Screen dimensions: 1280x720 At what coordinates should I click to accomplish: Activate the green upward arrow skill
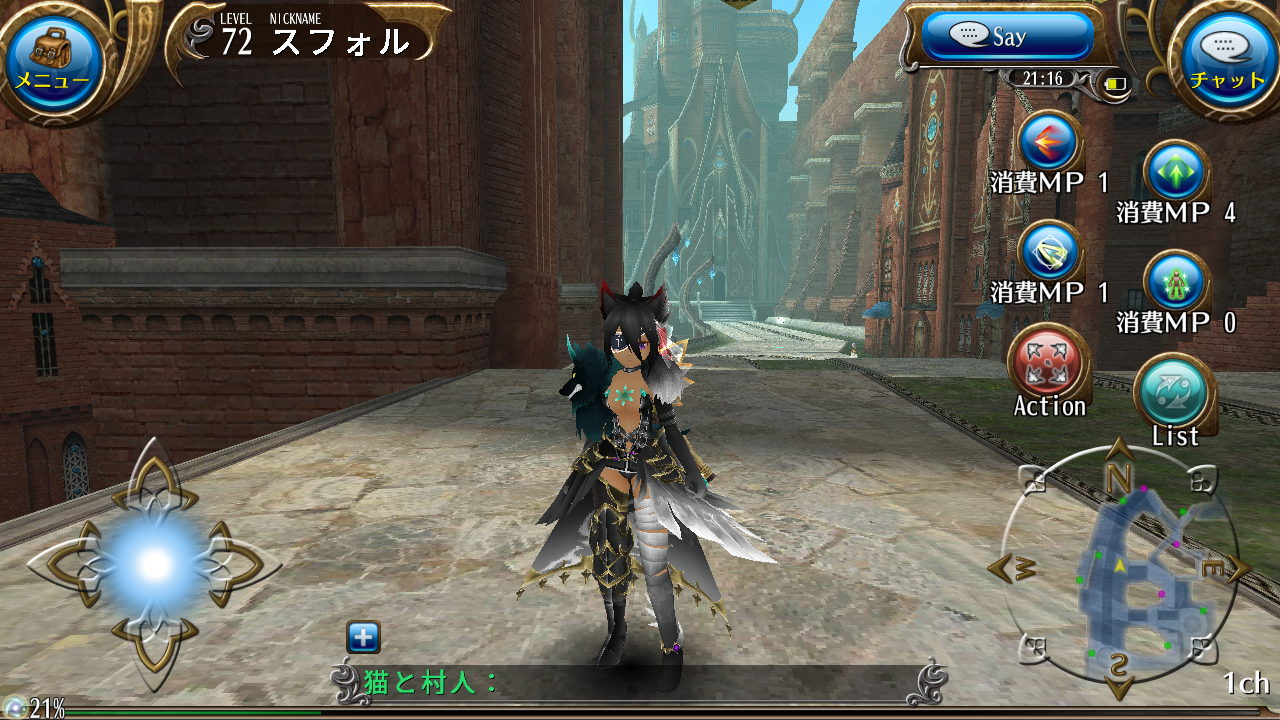tap(1176, 174)
